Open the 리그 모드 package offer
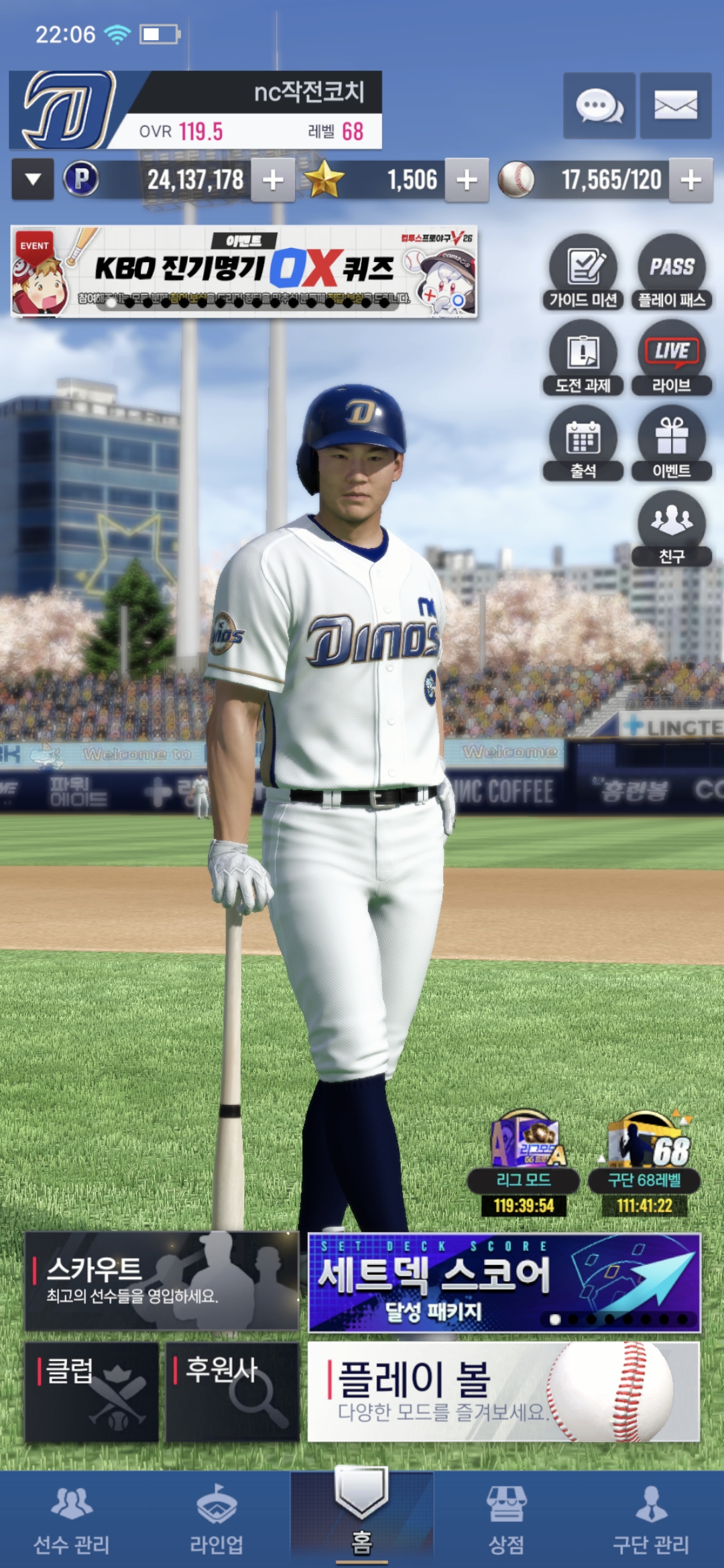 (524, 1163)
